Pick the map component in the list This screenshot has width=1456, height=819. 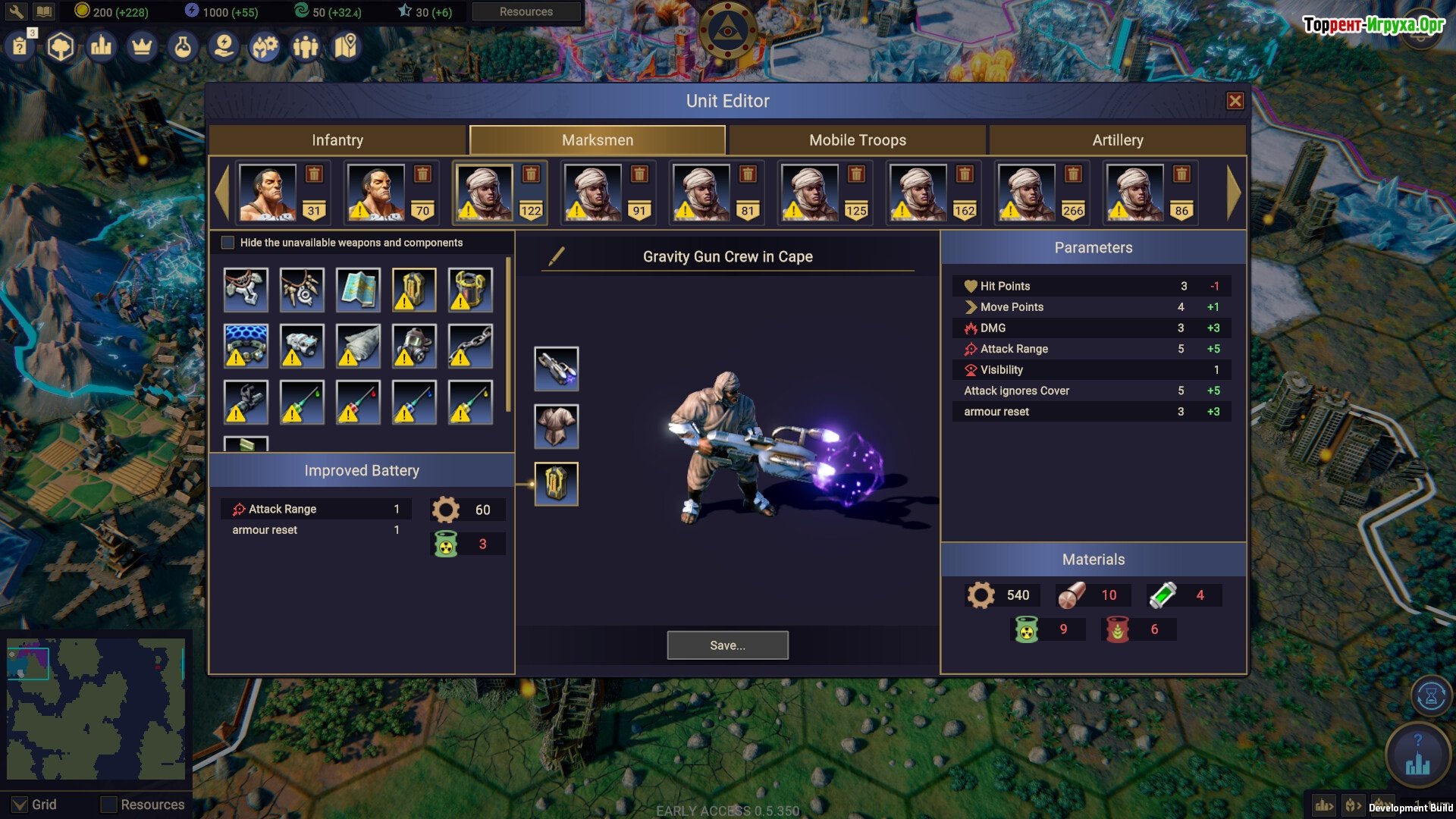pyautogui.click(x=358, y=290)
